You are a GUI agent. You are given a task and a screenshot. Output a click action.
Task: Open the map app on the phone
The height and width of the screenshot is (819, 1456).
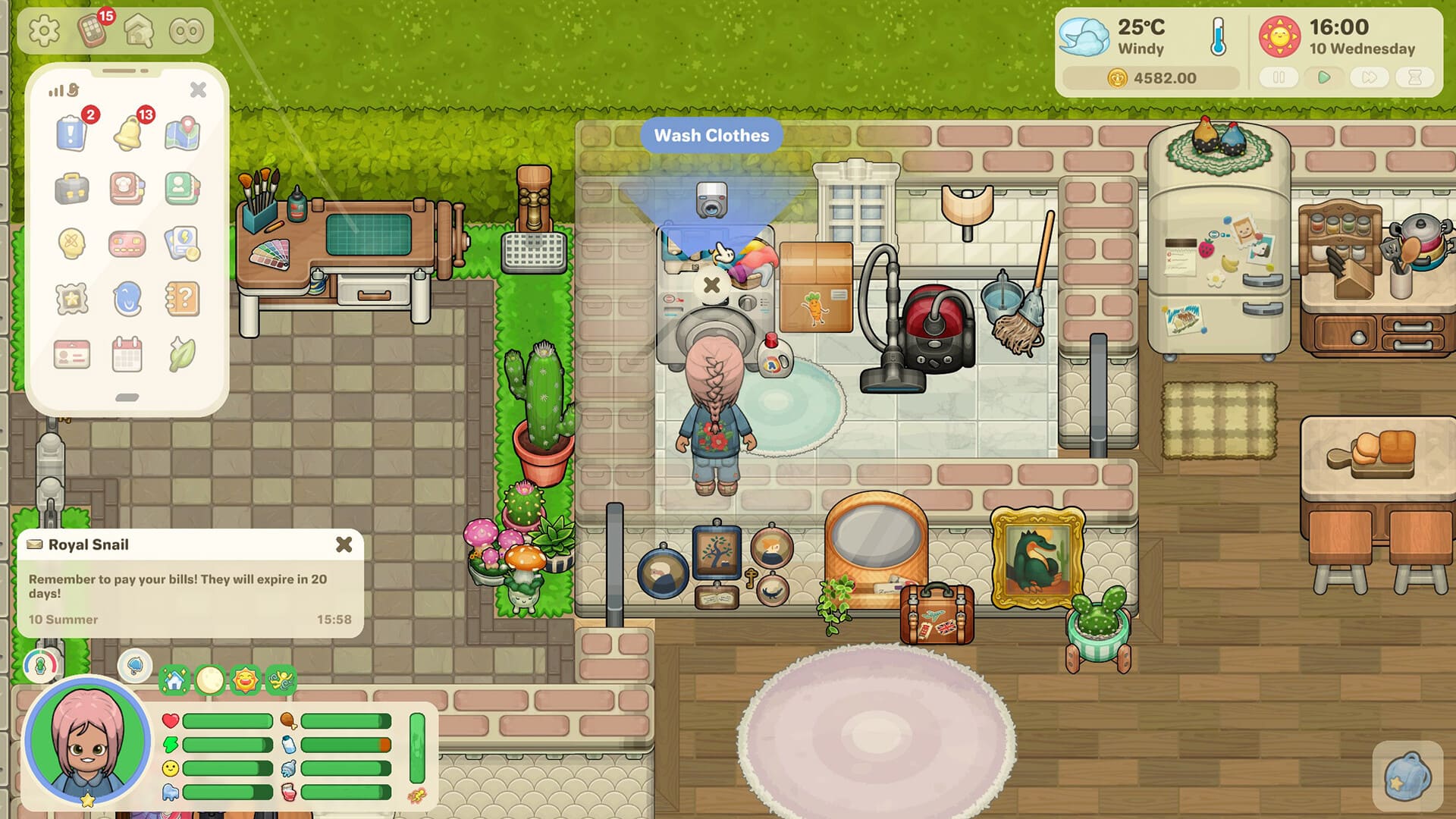[x=182, y=133]
